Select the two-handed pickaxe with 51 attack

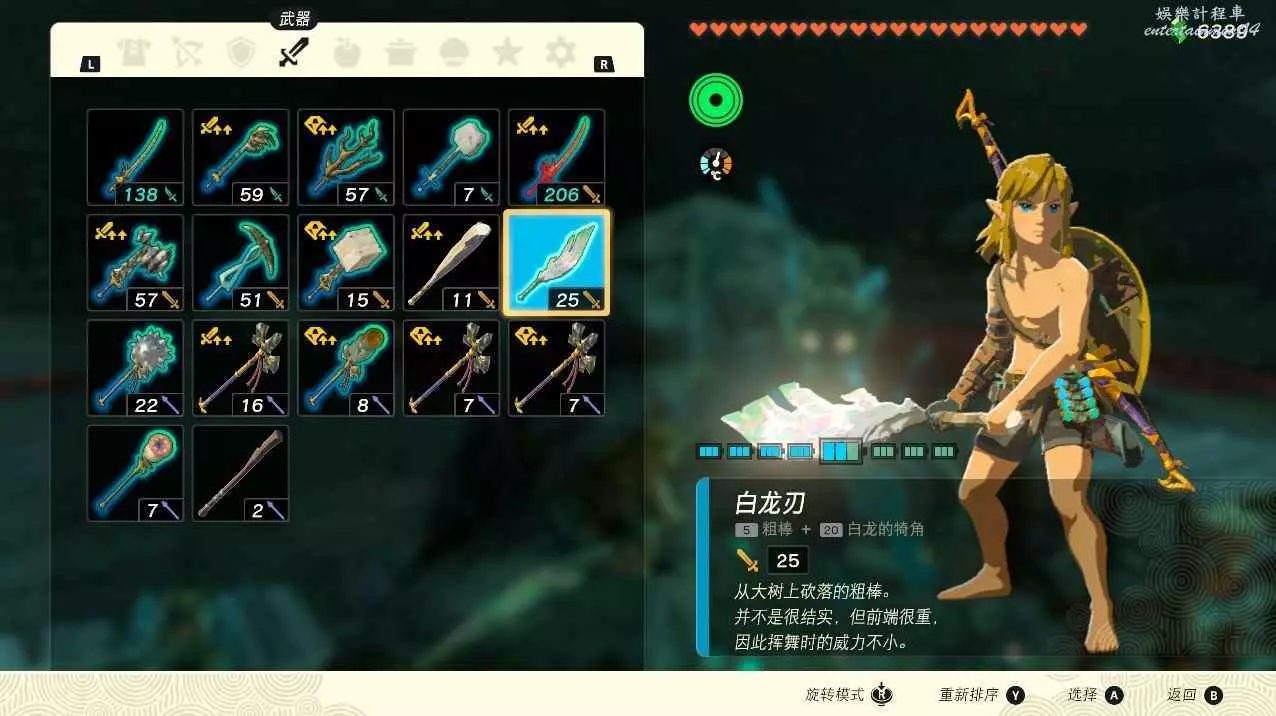(241, 263)
